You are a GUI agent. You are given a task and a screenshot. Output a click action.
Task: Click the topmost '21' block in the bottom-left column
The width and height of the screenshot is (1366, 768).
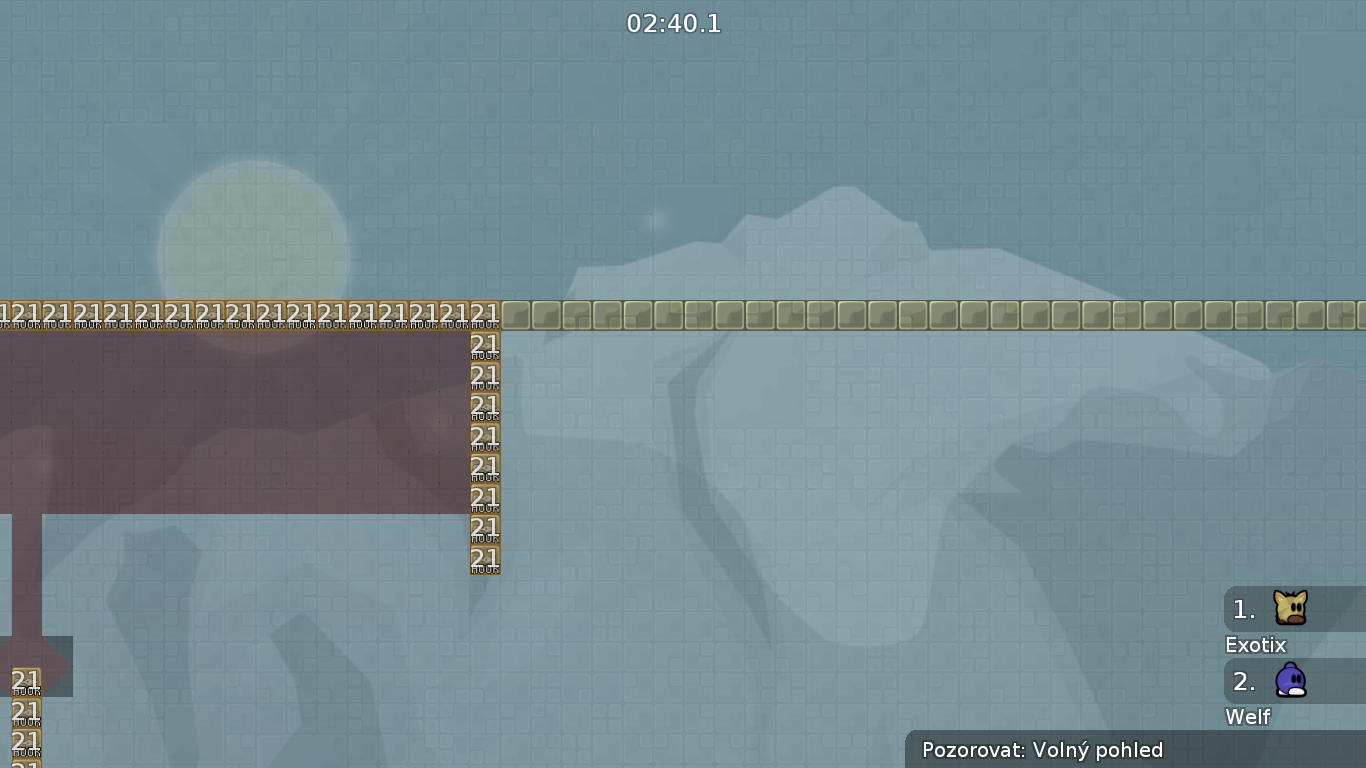tap(25, 682)
